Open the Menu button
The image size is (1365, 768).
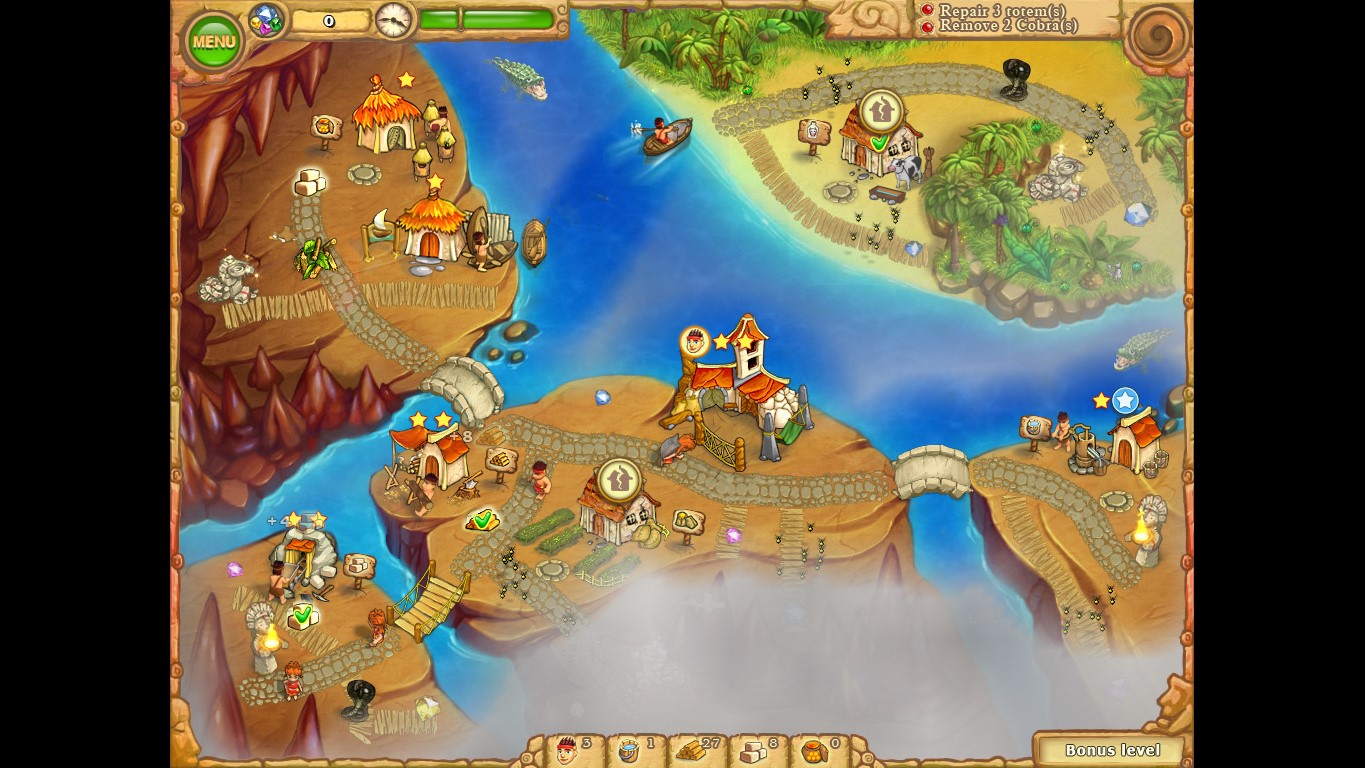213,40
